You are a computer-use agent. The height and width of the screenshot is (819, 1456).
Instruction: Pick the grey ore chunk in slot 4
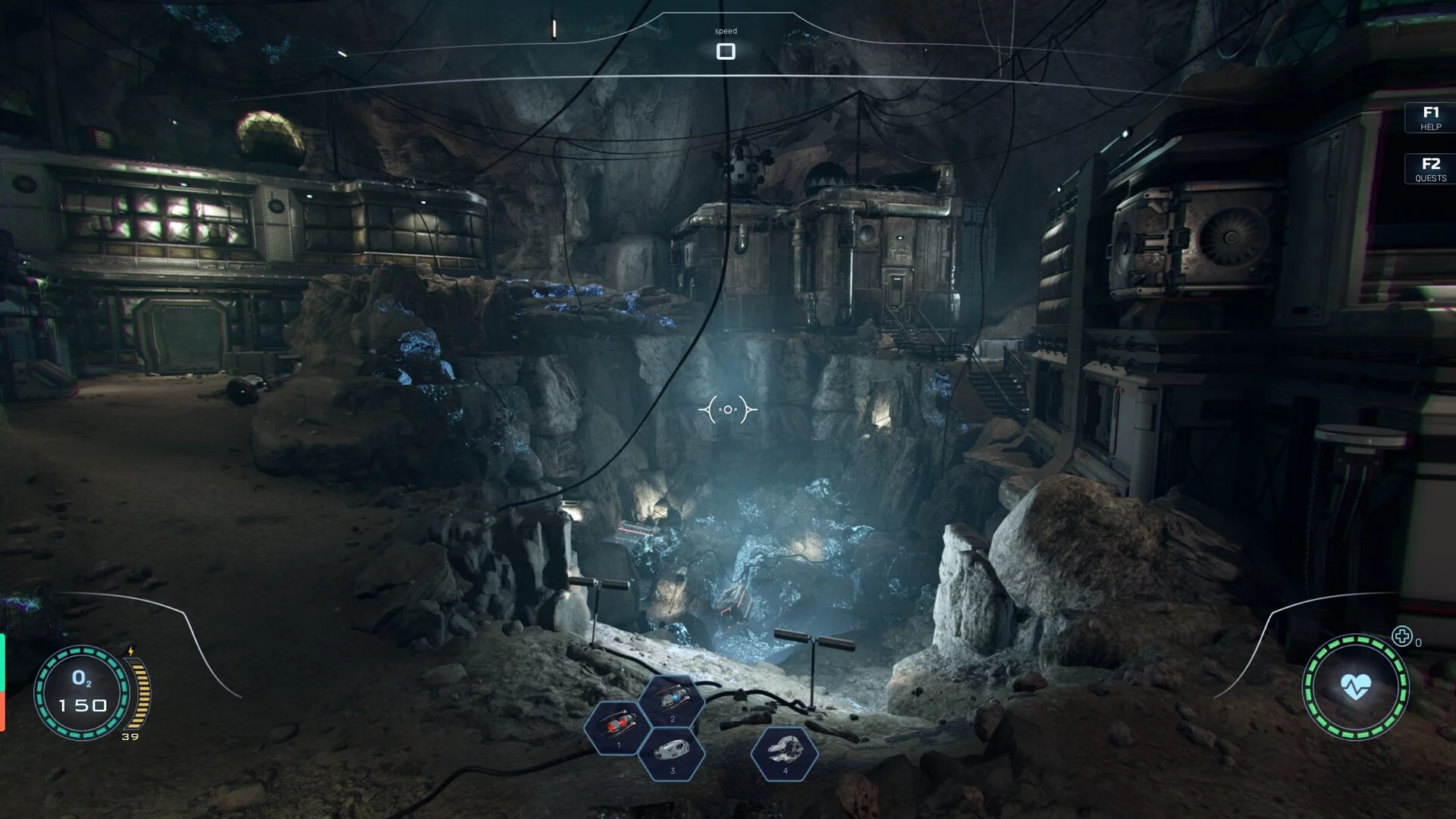click(x=784, y=752)
